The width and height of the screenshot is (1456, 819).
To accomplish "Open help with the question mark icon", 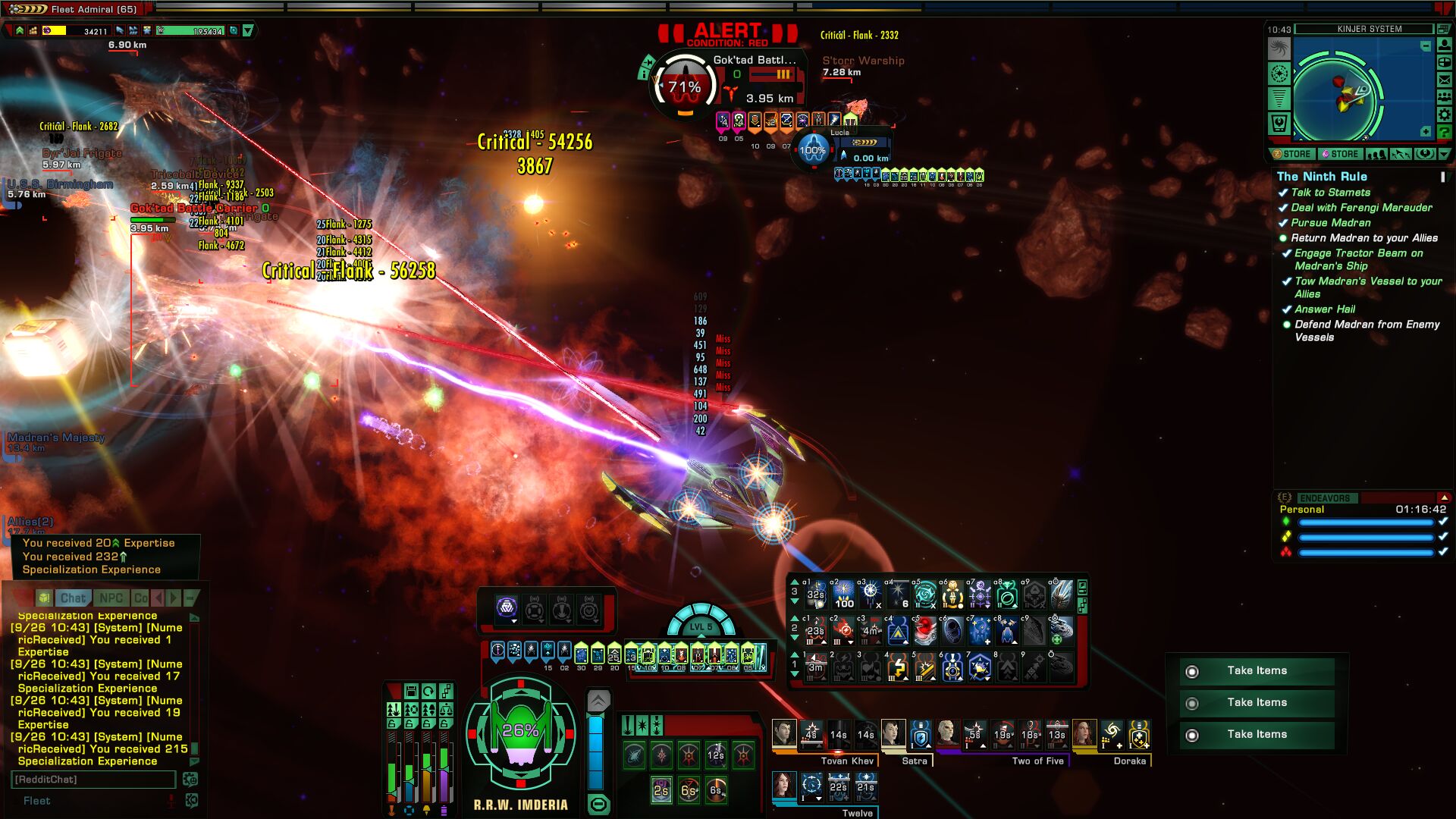I will tap(1445, 133).
